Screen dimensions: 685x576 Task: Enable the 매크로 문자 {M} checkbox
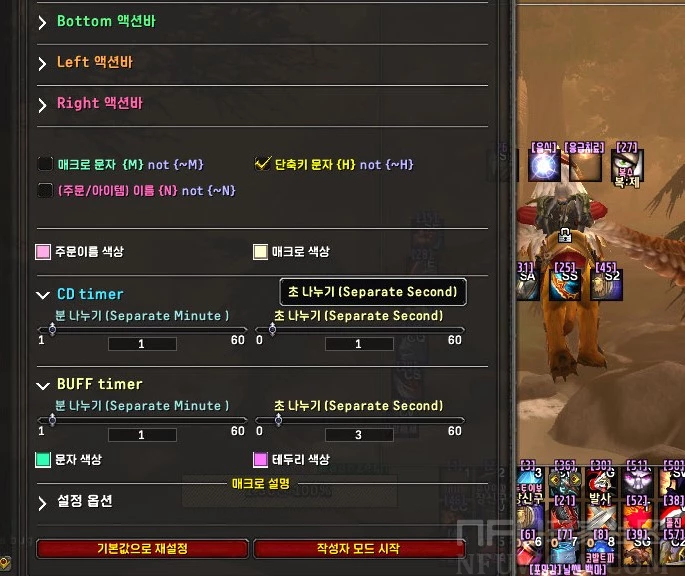pyautogui.click(x=45, y=164)
